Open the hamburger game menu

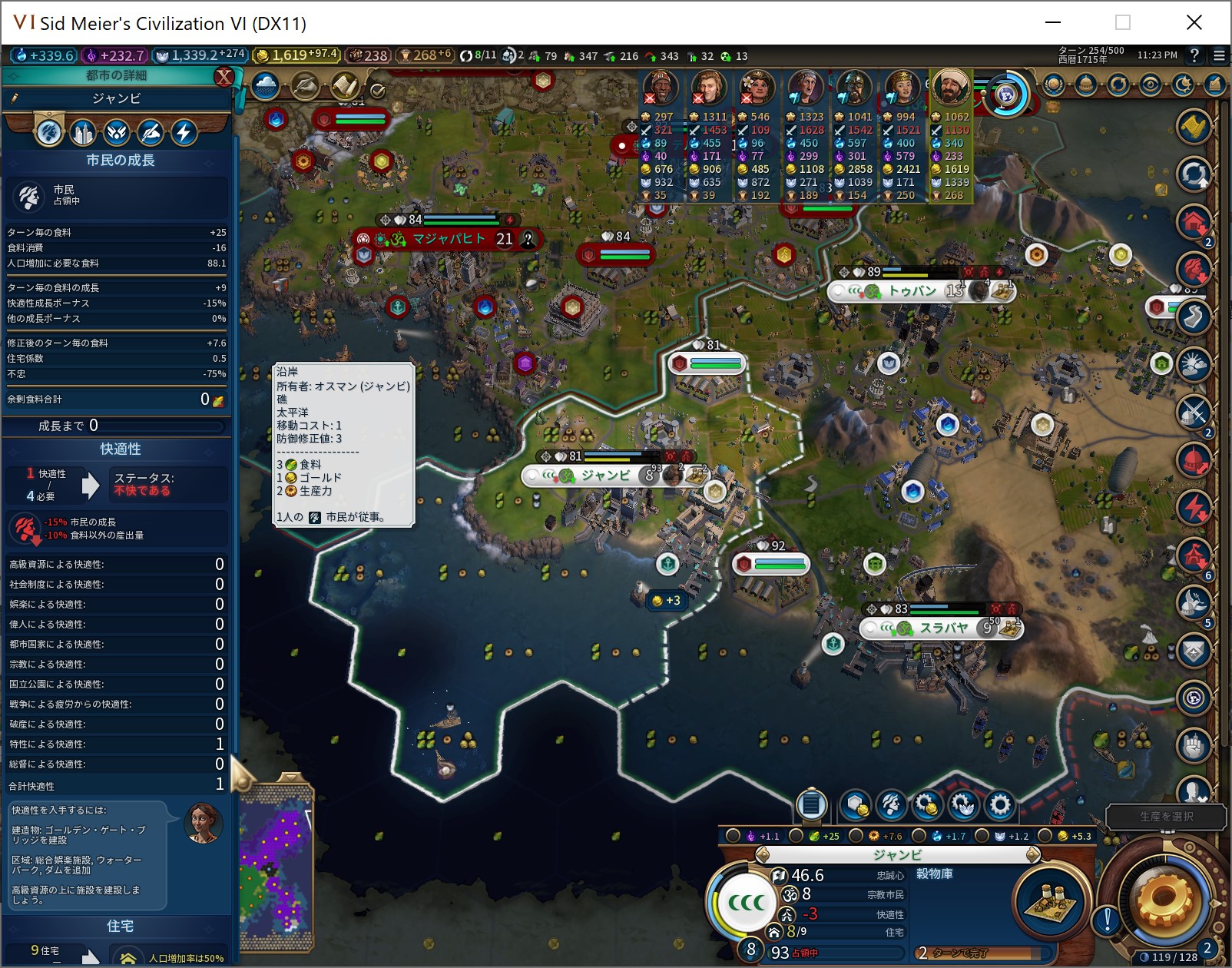pos(1219,55)
